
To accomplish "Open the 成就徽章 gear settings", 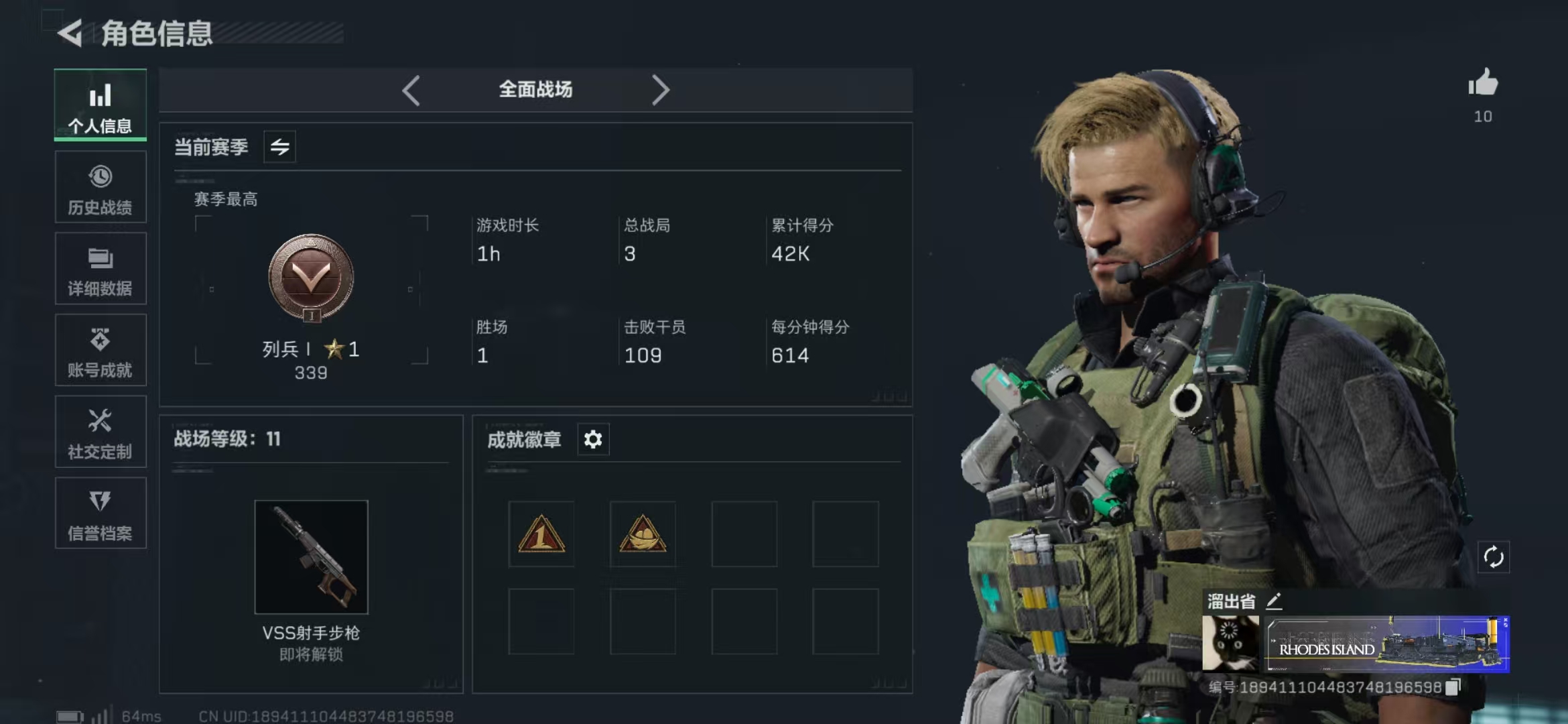I will point(593,440).
